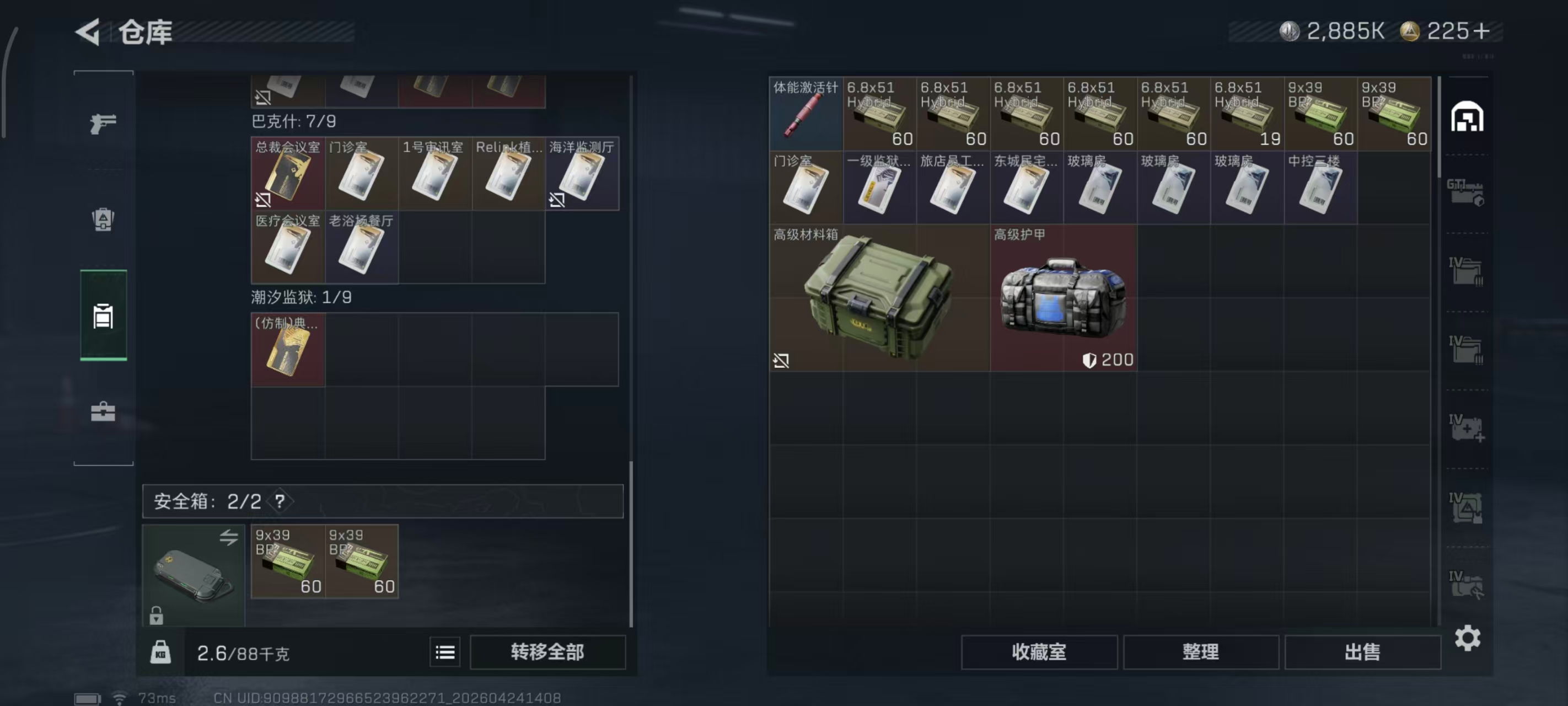This screenshot has height=706, width=1568.
Task: Open the armor equipment category icon
Action: tap(104, 220)
